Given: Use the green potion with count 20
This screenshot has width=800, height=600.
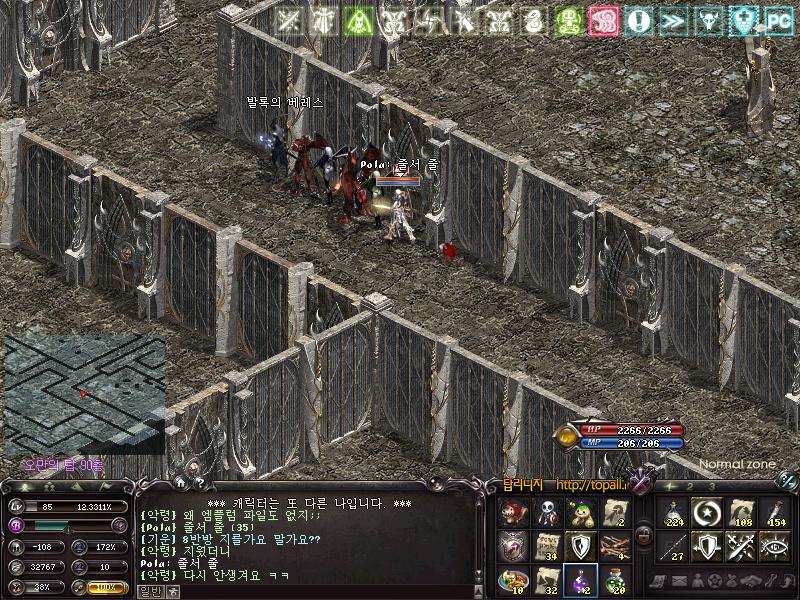Looking at the screenshot, I should 615,579.
